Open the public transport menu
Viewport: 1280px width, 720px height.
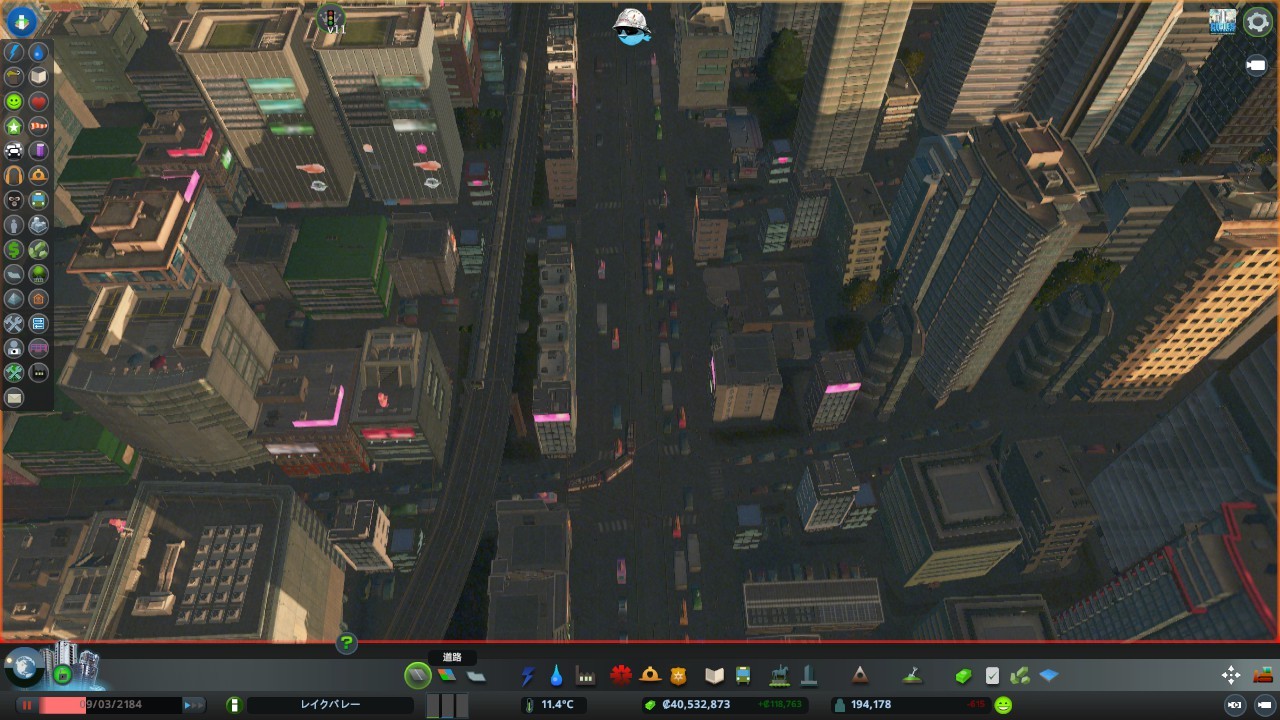click(x=743, y=676)
